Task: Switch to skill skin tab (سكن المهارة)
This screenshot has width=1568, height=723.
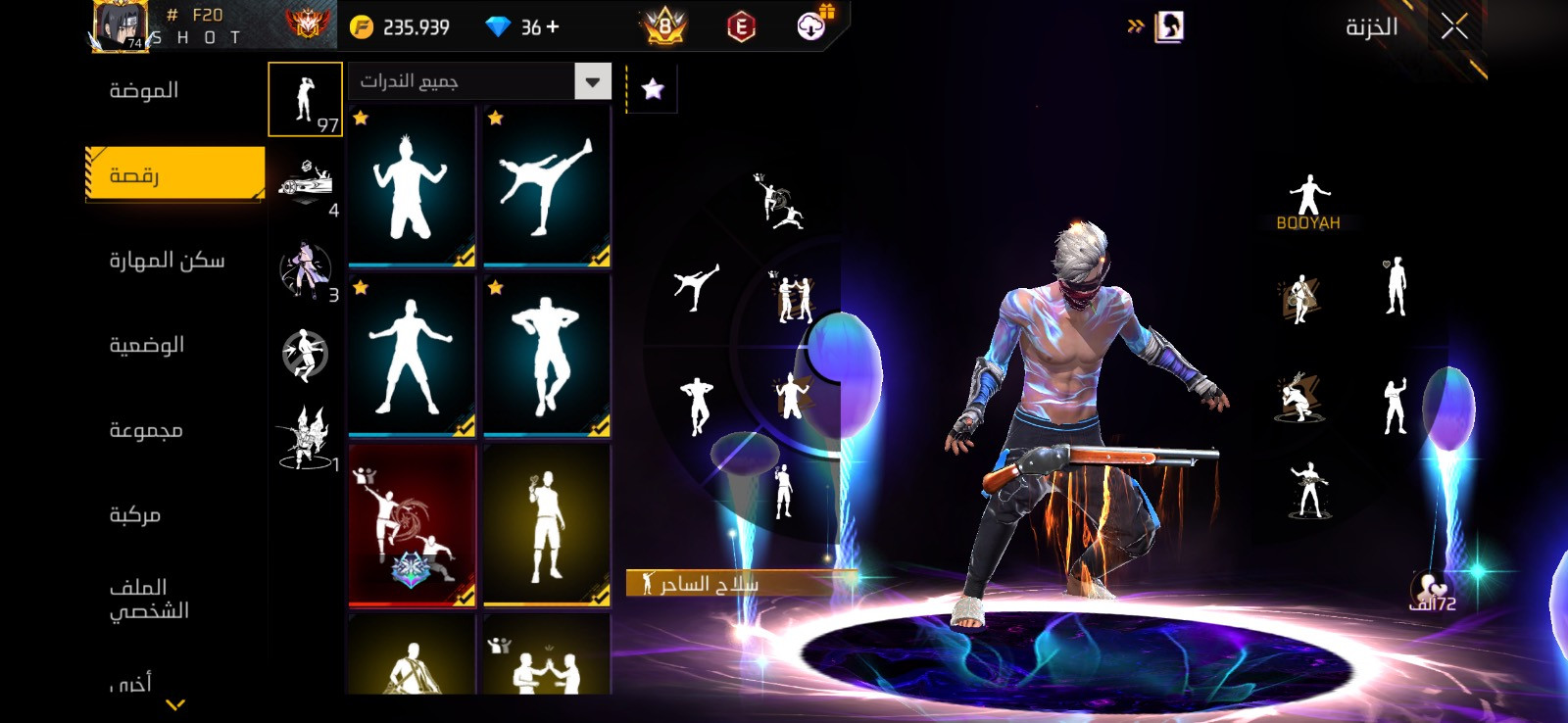Action: click(167, 261)
